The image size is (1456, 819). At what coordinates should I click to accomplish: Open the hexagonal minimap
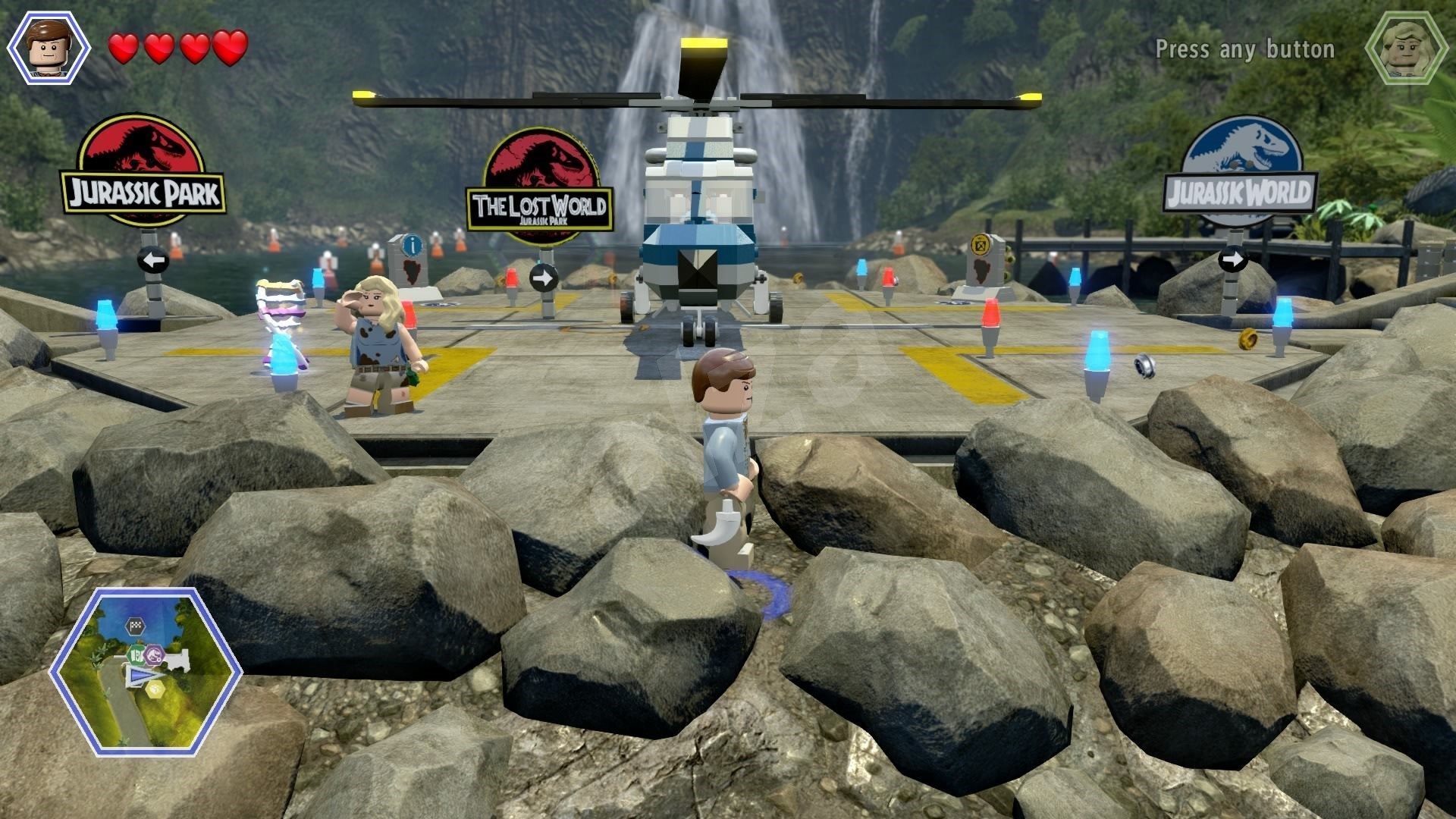click(x=146, y=672)
